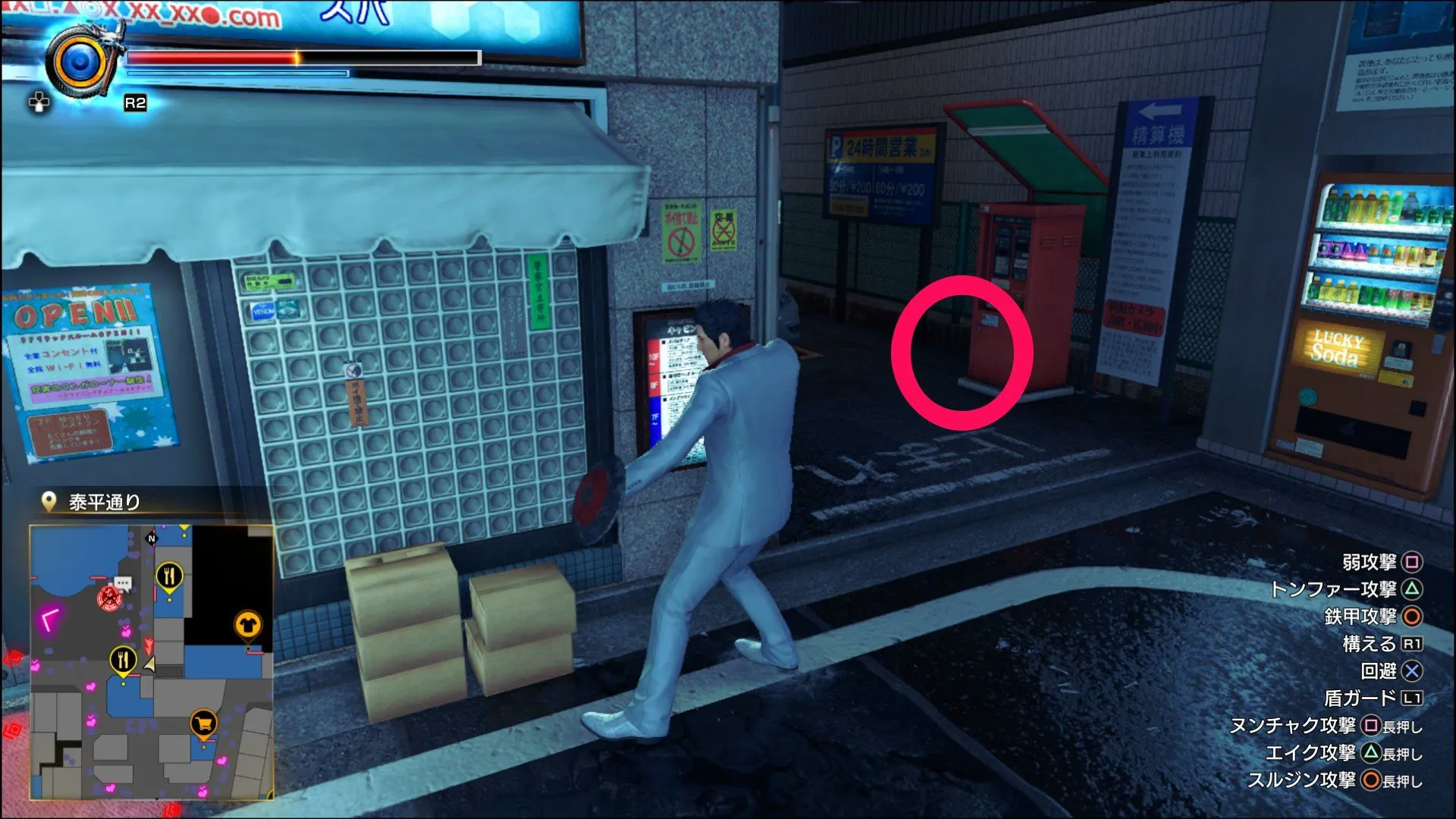Click the yellow location pin beside 泰平通り
Viewport: 1456px width, 819px height.
click(47, 500)
